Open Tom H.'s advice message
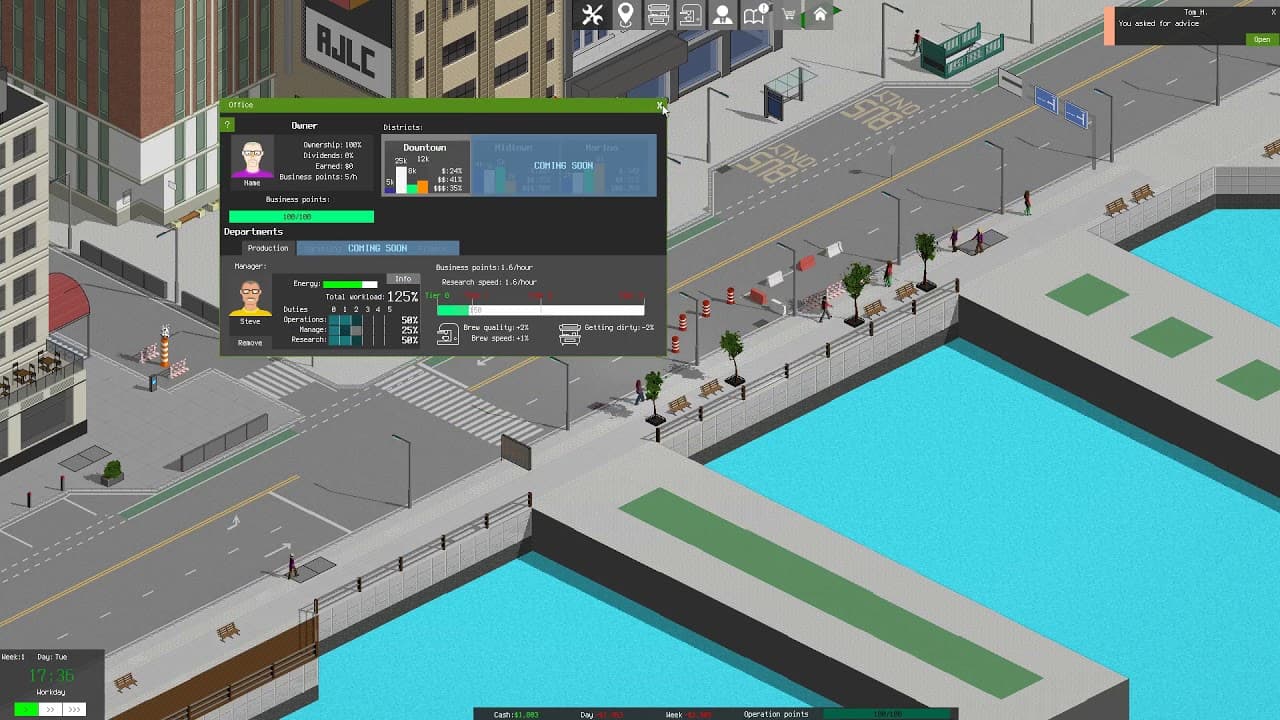 (x=1261, y=38)
